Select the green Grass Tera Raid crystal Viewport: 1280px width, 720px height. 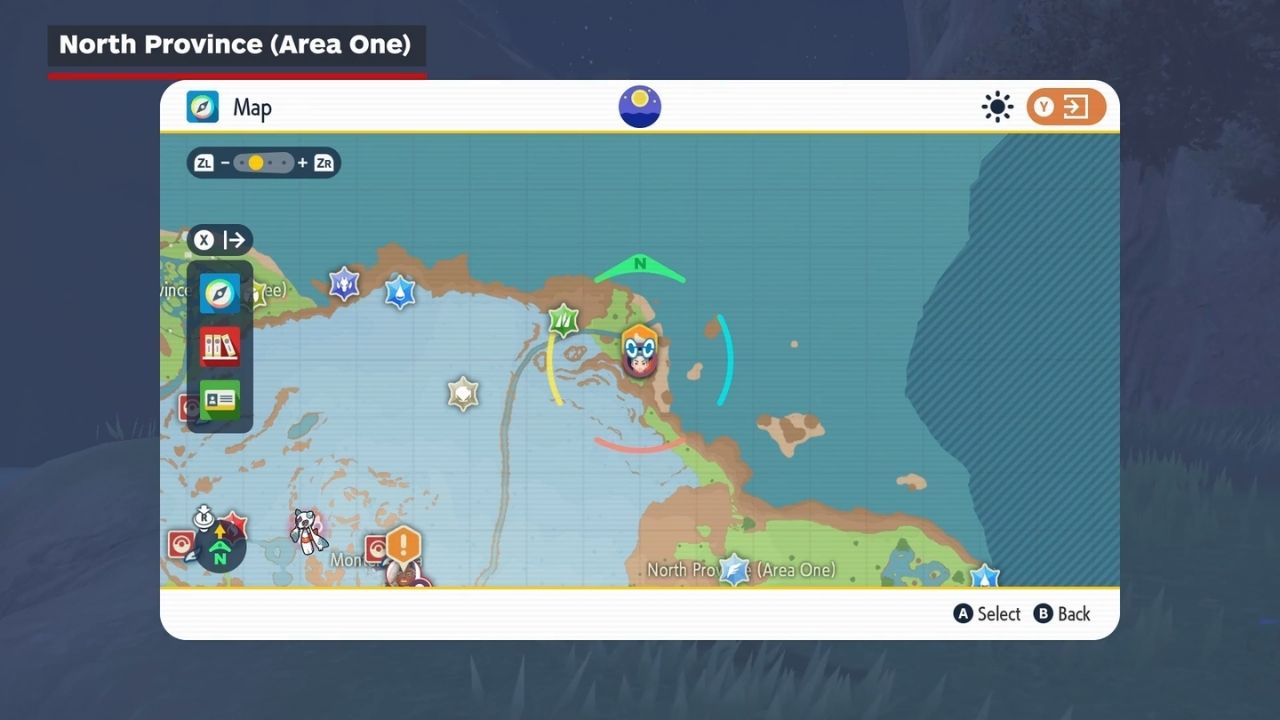coord(564,321)
